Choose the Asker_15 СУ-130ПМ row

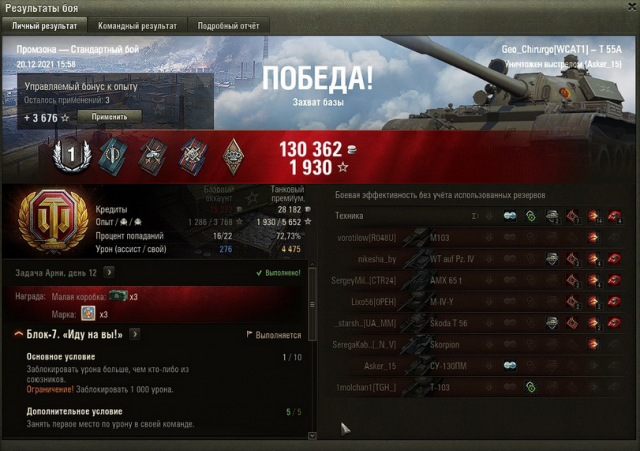tap(470, 366)
